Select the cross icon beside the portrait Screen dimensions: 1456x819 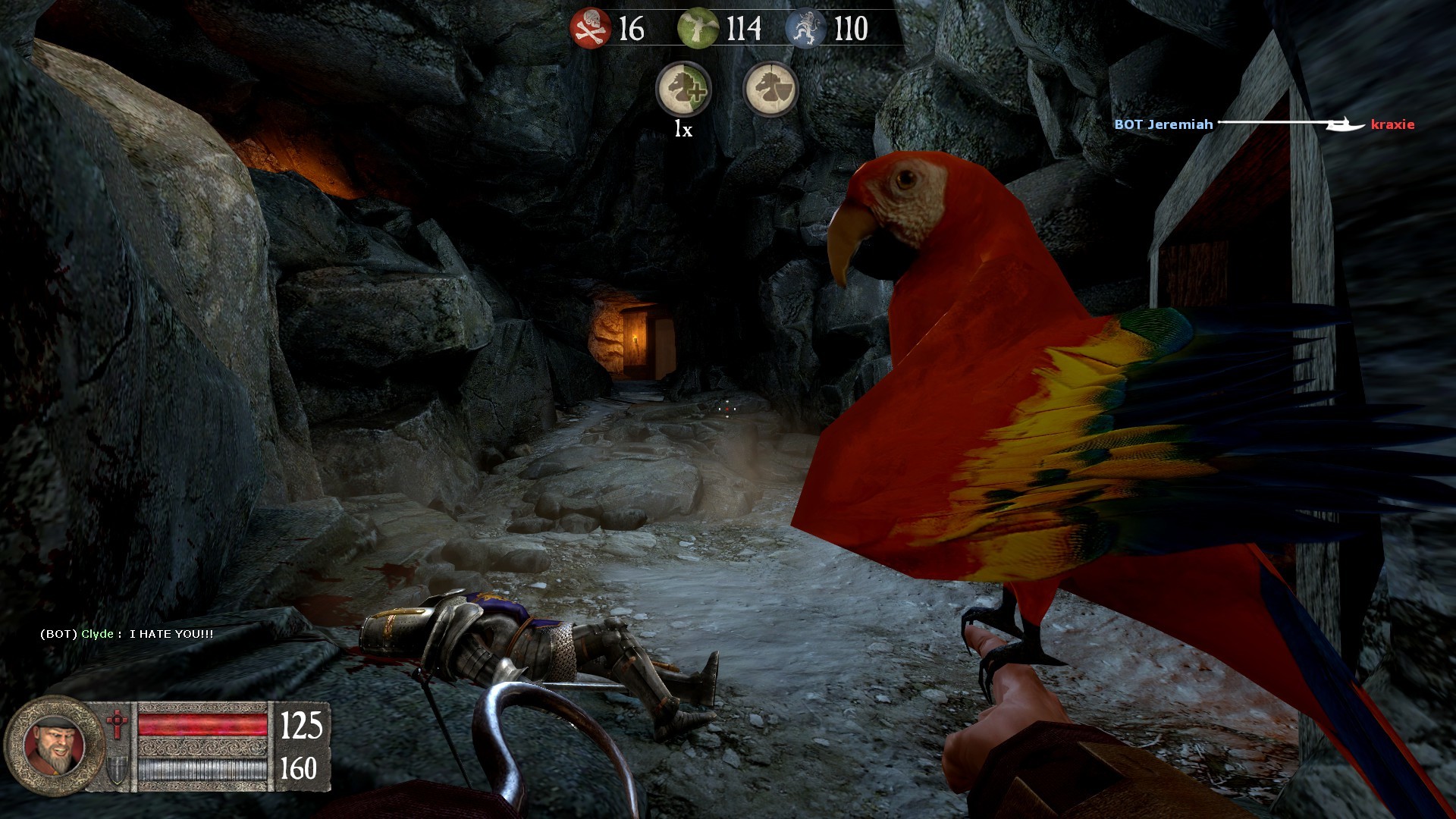(x=118, y=726)
